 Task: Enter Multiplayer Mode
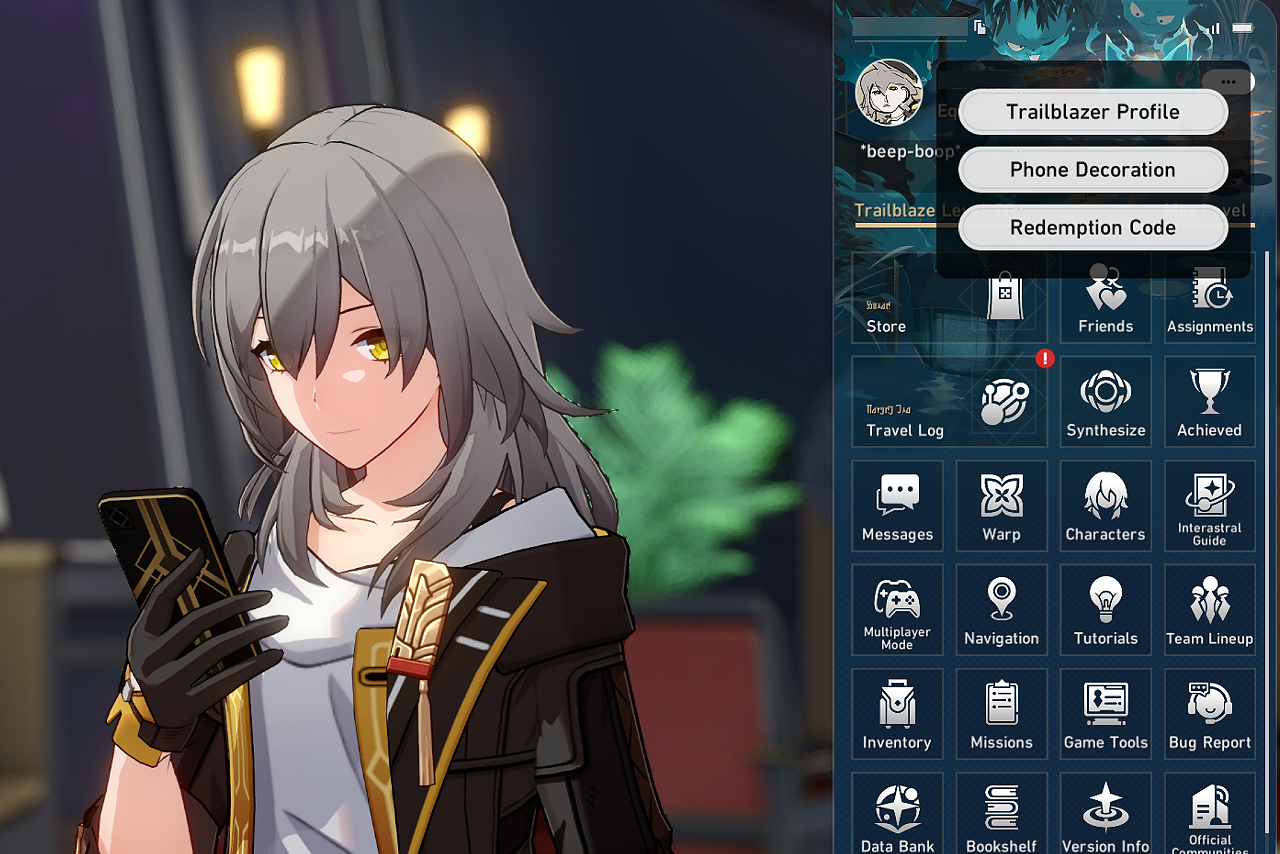tap(897, 610)
